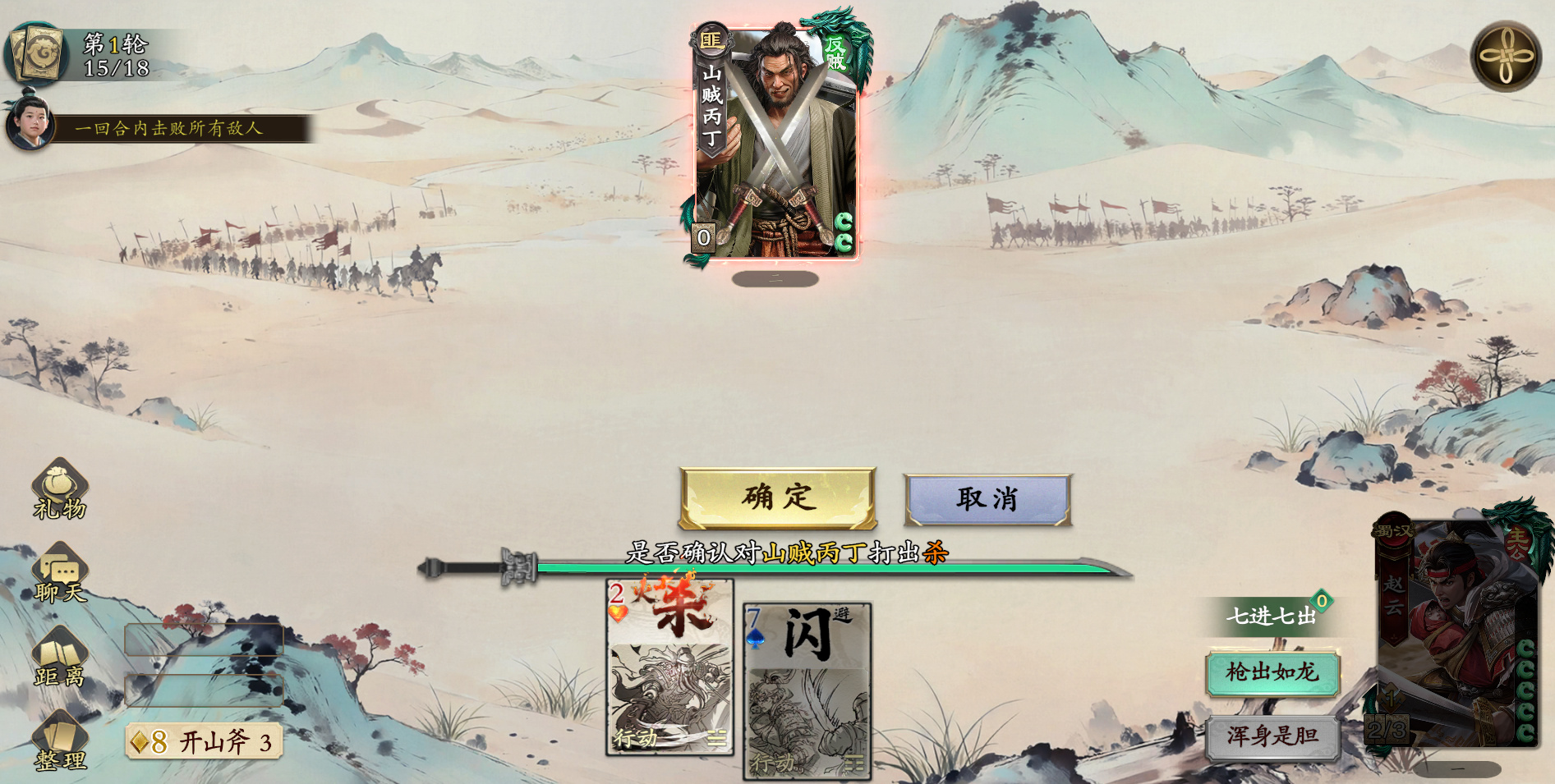Confirm the attack with 确定

pos(775,497)
